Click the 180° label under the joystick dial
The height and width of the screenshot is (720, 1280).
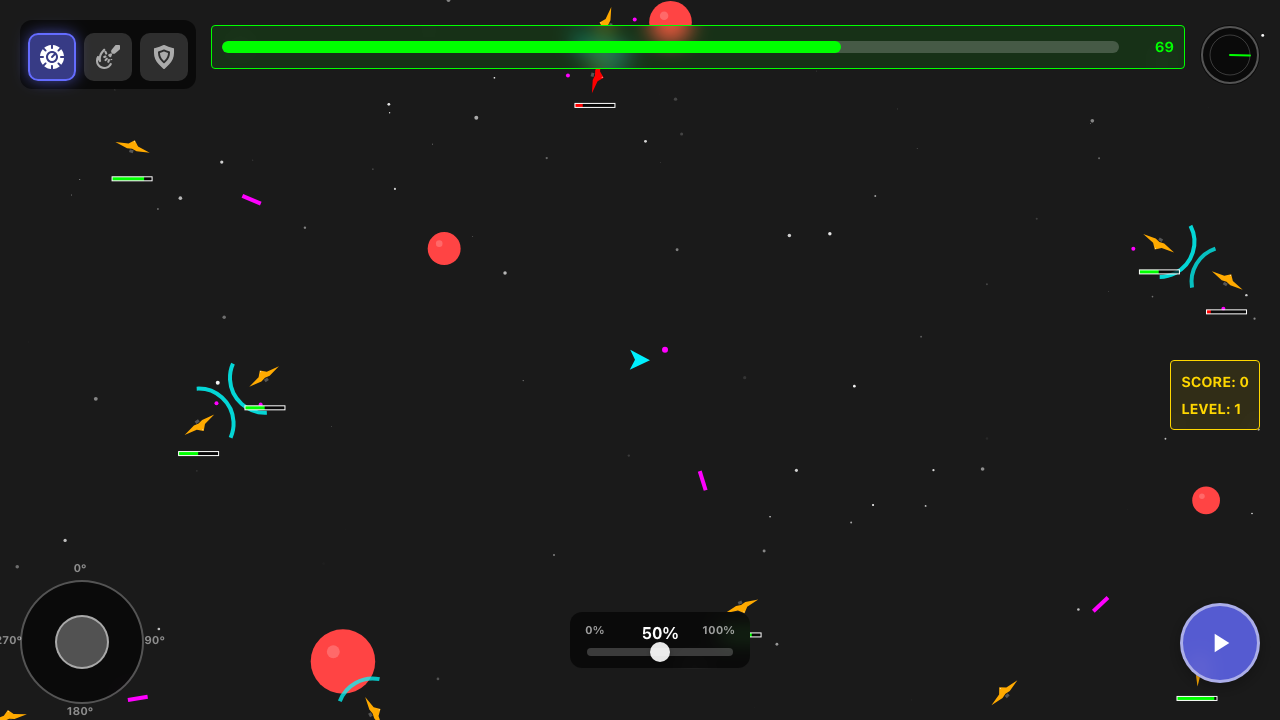click(x=82, y=711)
